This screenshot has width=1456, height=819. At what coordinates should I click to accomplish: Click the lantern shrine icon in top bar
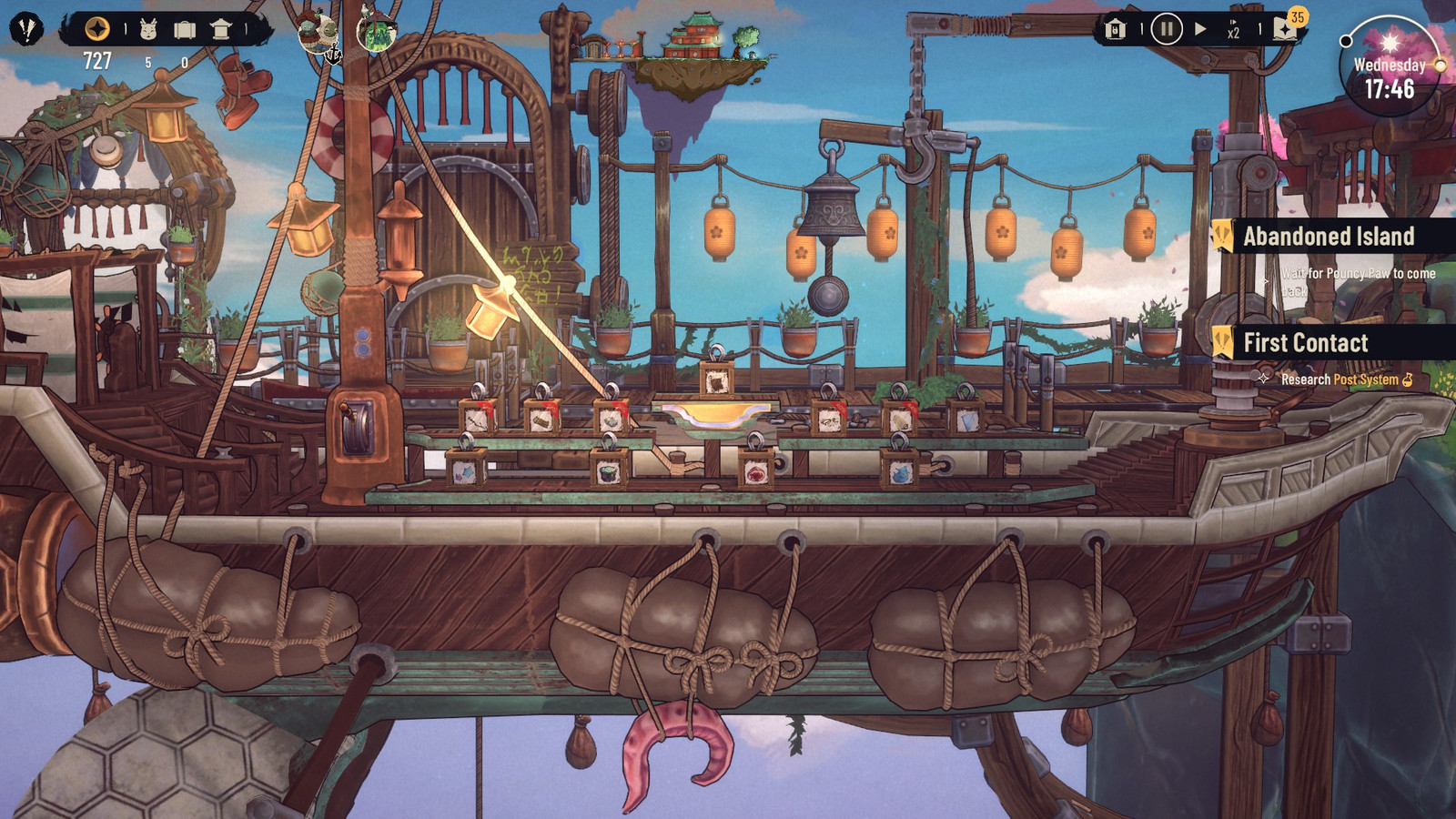(x=221, y=30)
